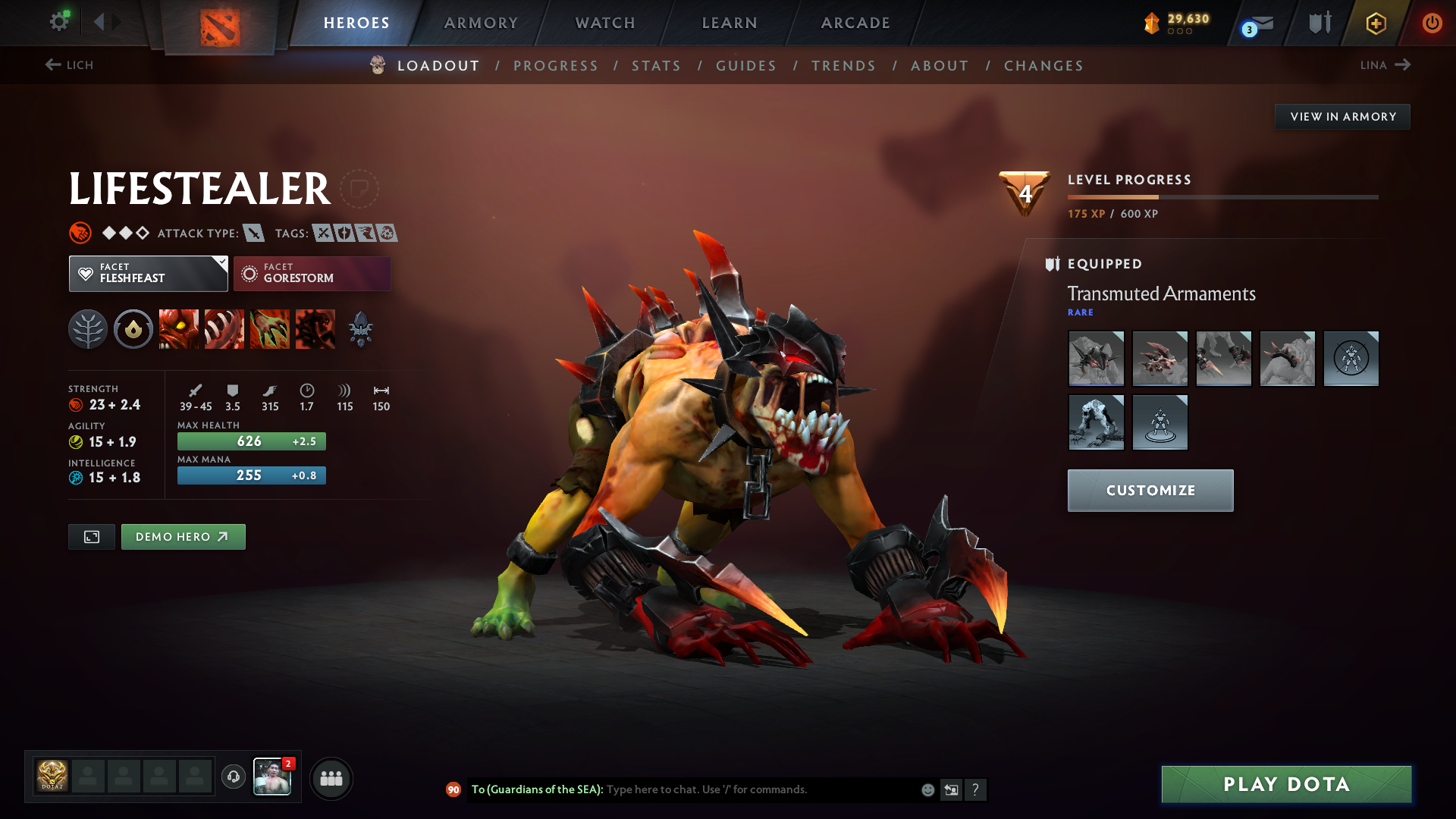1456x819 pixels.
Task: Select the Gorestorm facet
Action: coord(312,274)
